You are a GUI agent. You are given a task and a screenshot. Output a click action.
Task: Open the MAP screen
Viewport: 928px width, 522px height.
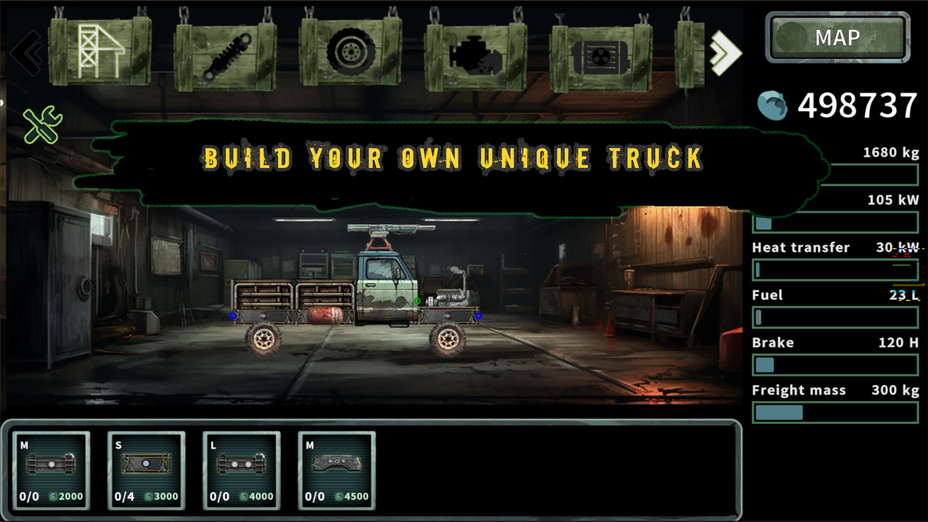tap(837, 38)
